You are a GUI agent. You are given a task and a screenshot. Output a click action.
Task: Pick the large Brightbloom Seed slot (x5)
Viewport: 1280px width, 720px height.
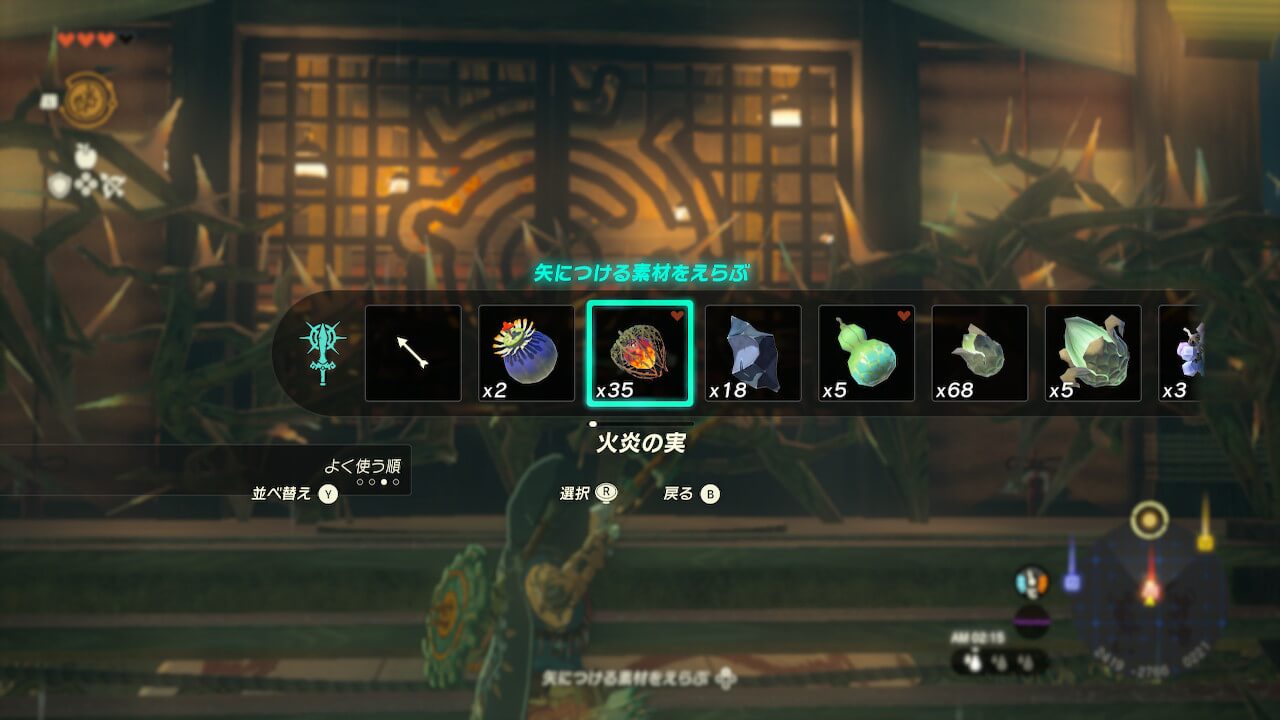coord(1093,353)
